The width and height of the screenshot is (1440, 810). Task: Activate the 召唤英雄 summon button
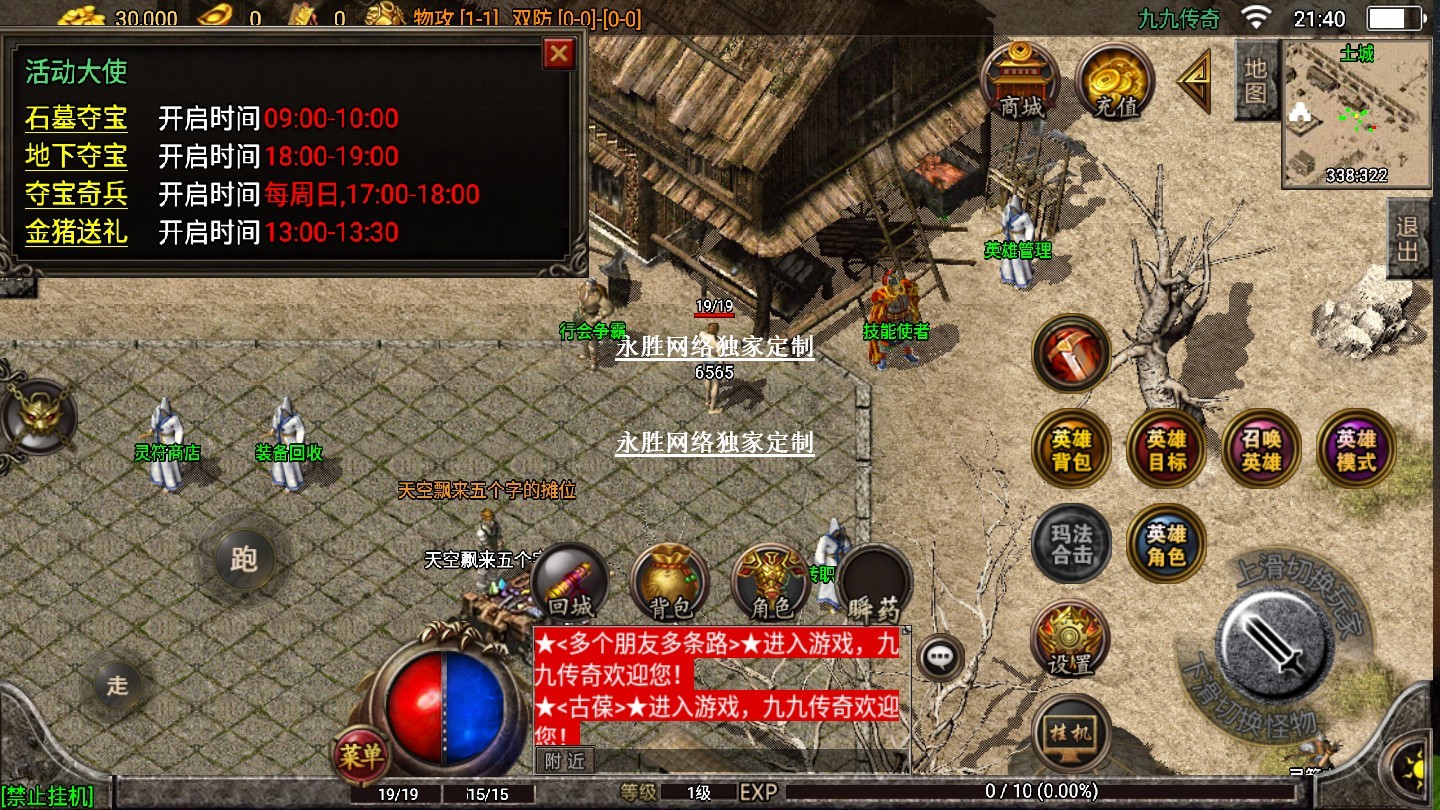(1260, 449)
